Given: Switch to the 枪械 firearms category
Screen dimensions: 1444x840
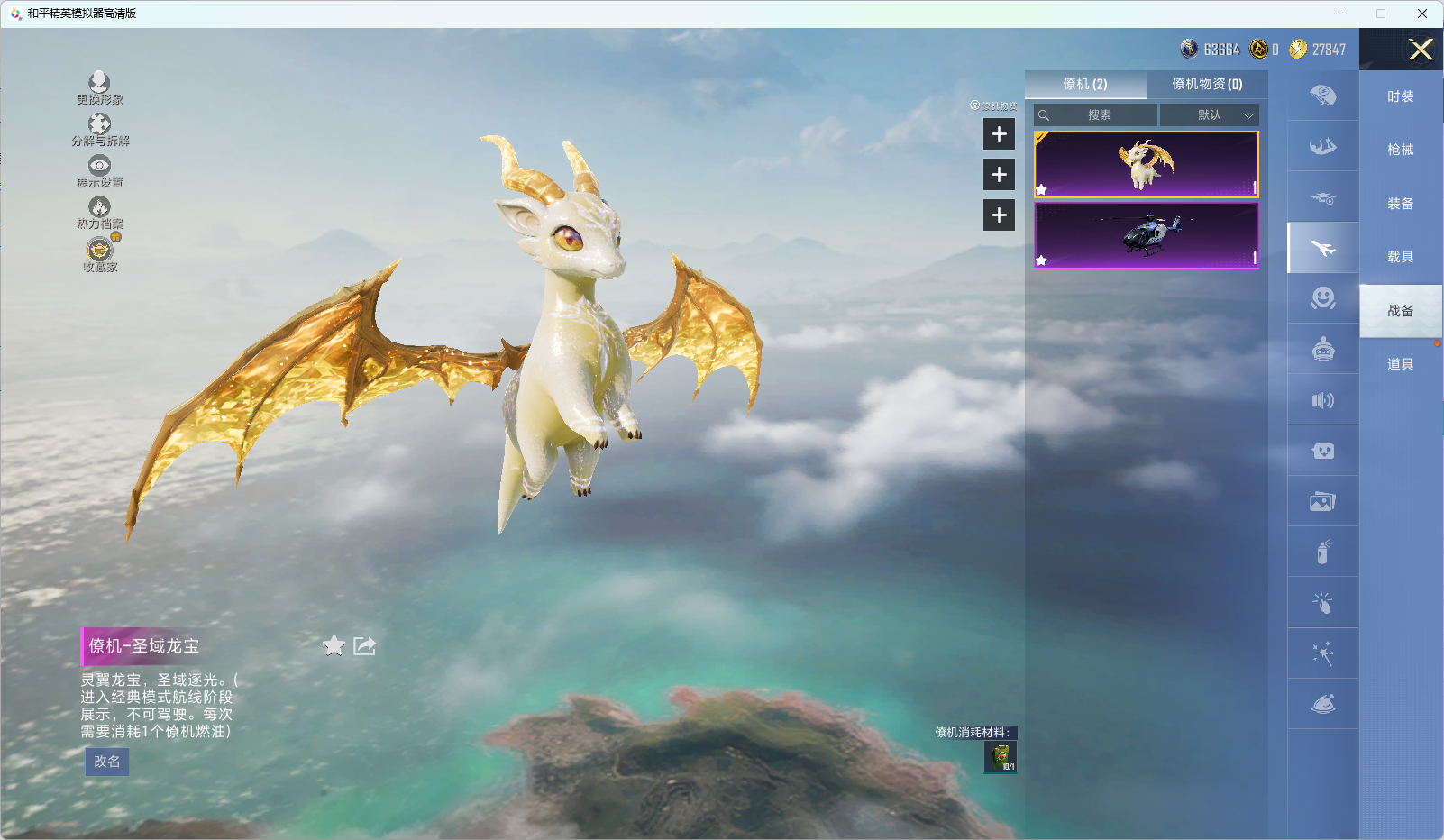Looking at the screenshot, I should pyautogui.click(x=1400, y=150).
